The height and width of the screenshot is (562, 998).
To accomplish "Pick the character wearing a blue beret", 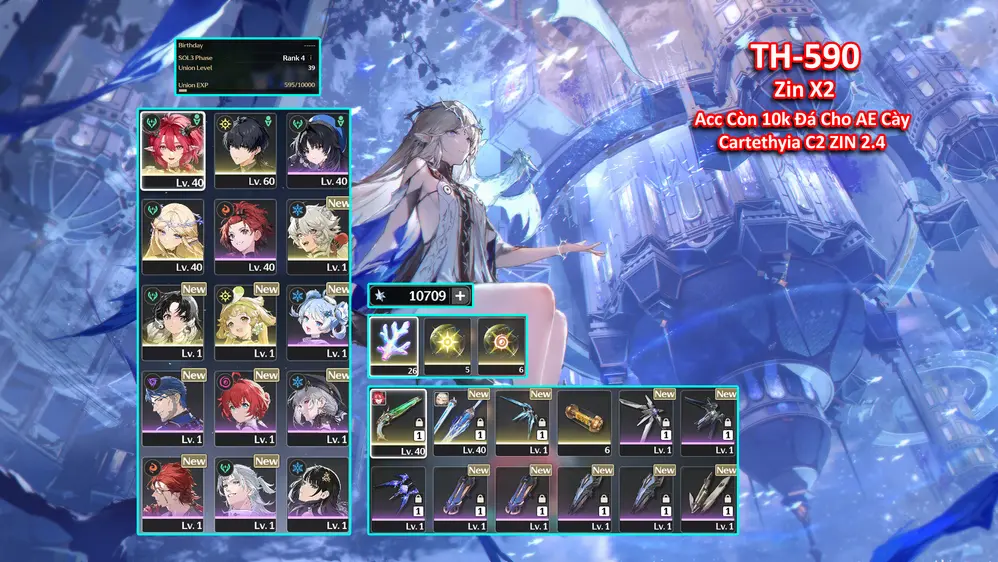I will [317, 149].
